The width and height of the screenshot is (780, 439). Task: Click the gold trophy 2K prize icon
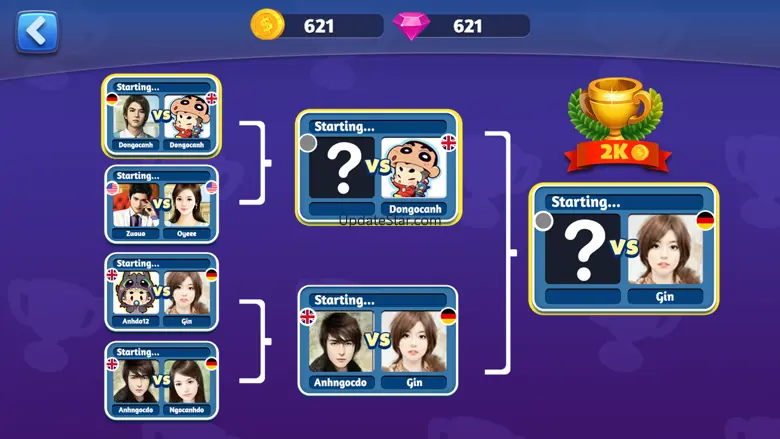614,126
